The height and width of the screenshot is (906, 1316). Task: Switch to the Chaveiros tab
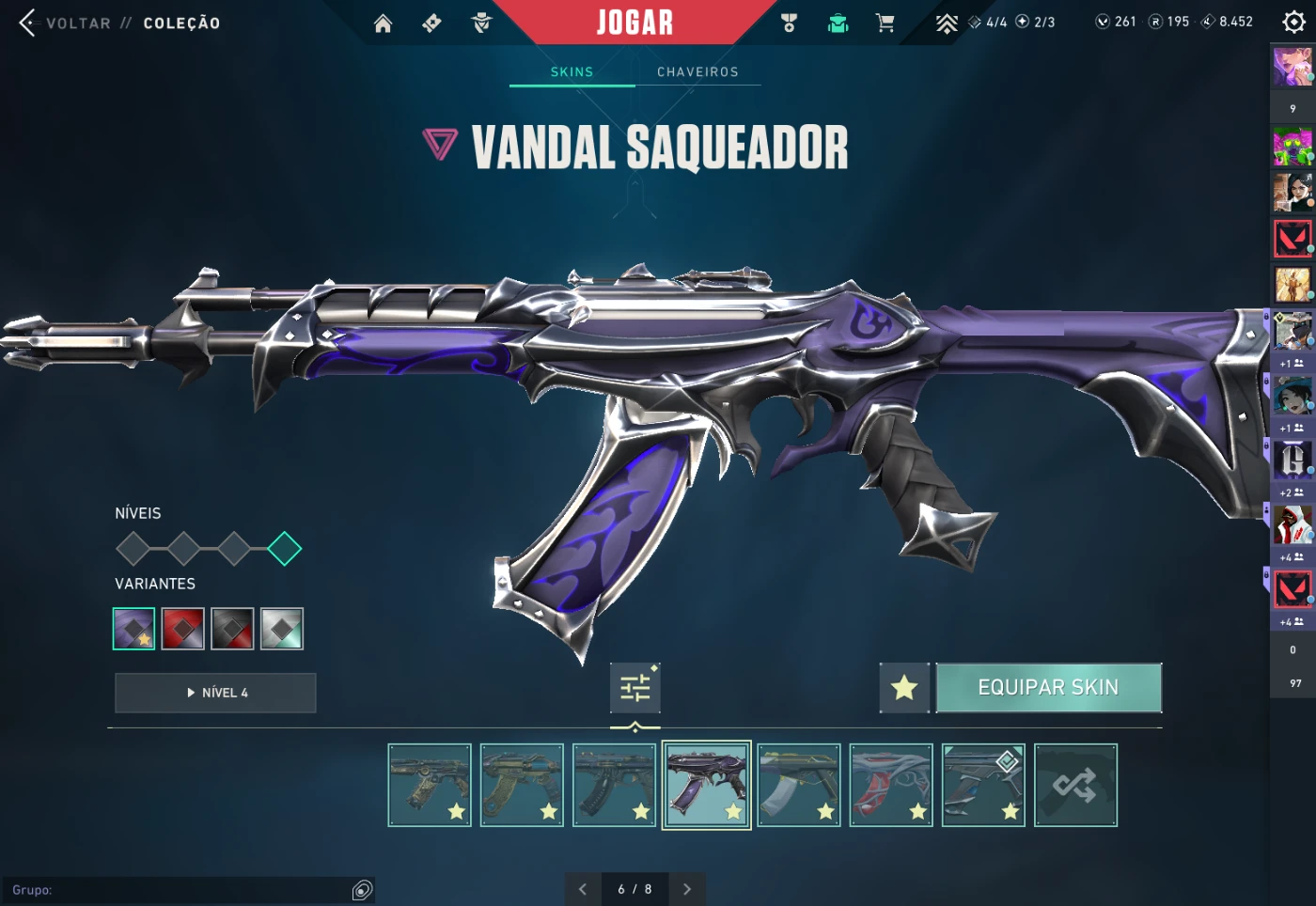(697, 71)
